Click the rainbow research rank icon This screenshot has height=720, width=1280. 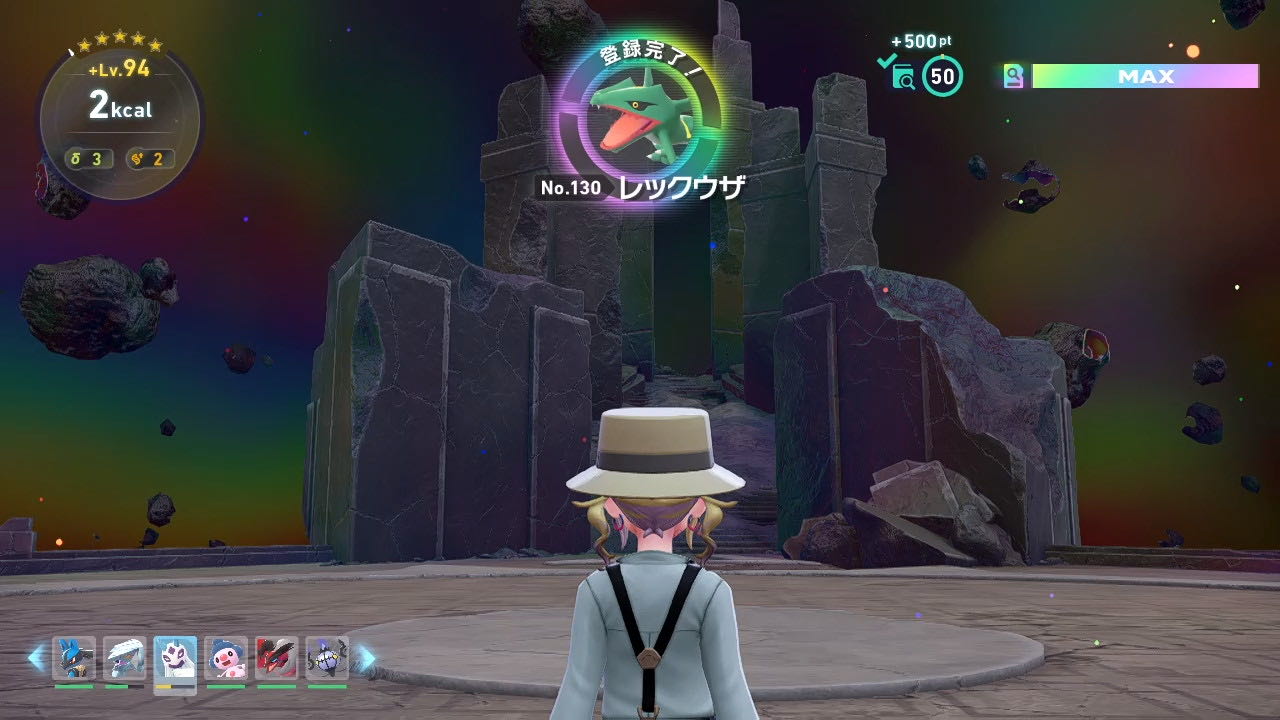tap(1014, 76)
